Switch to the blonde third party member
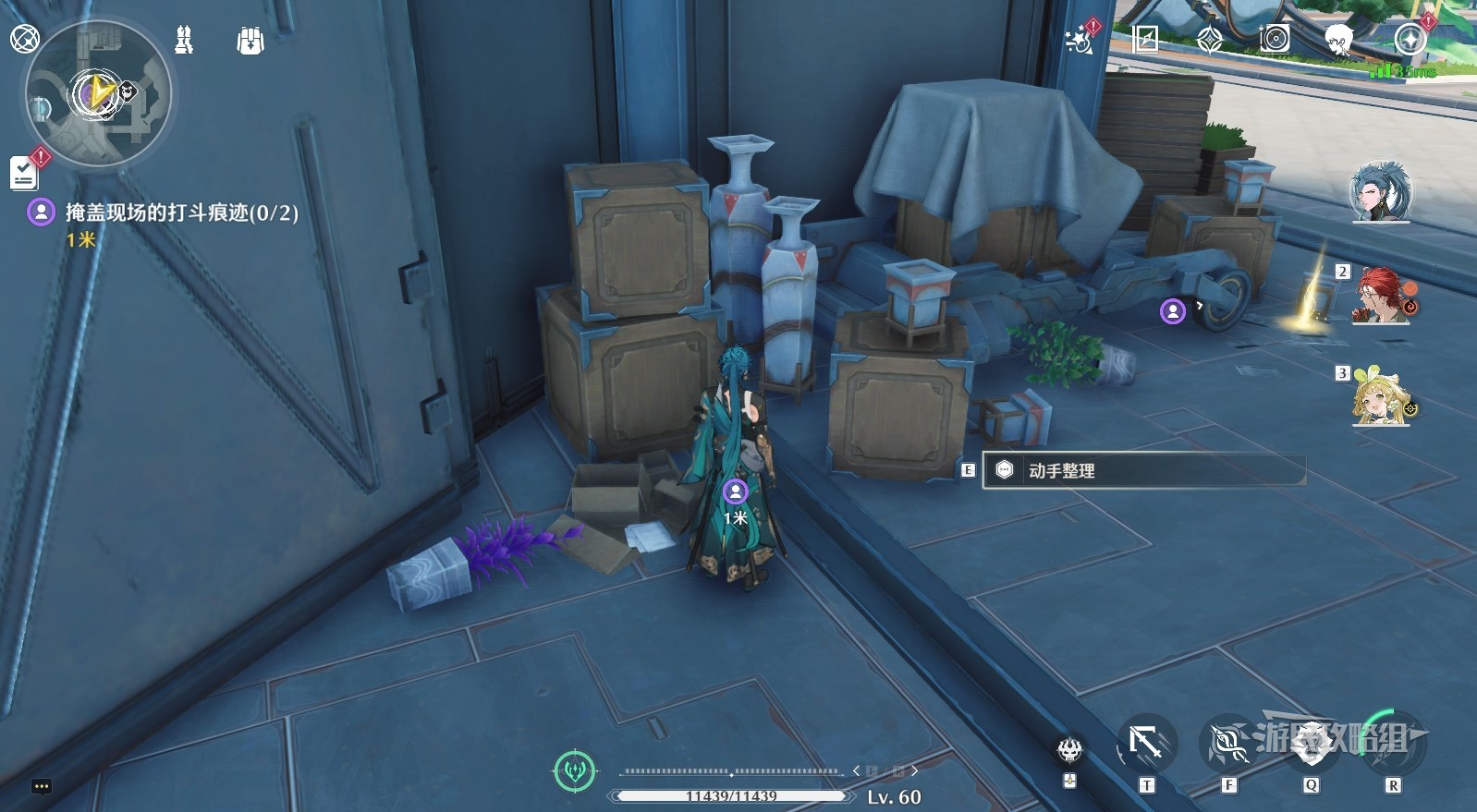The image size is (1477, 812). 1379,397
